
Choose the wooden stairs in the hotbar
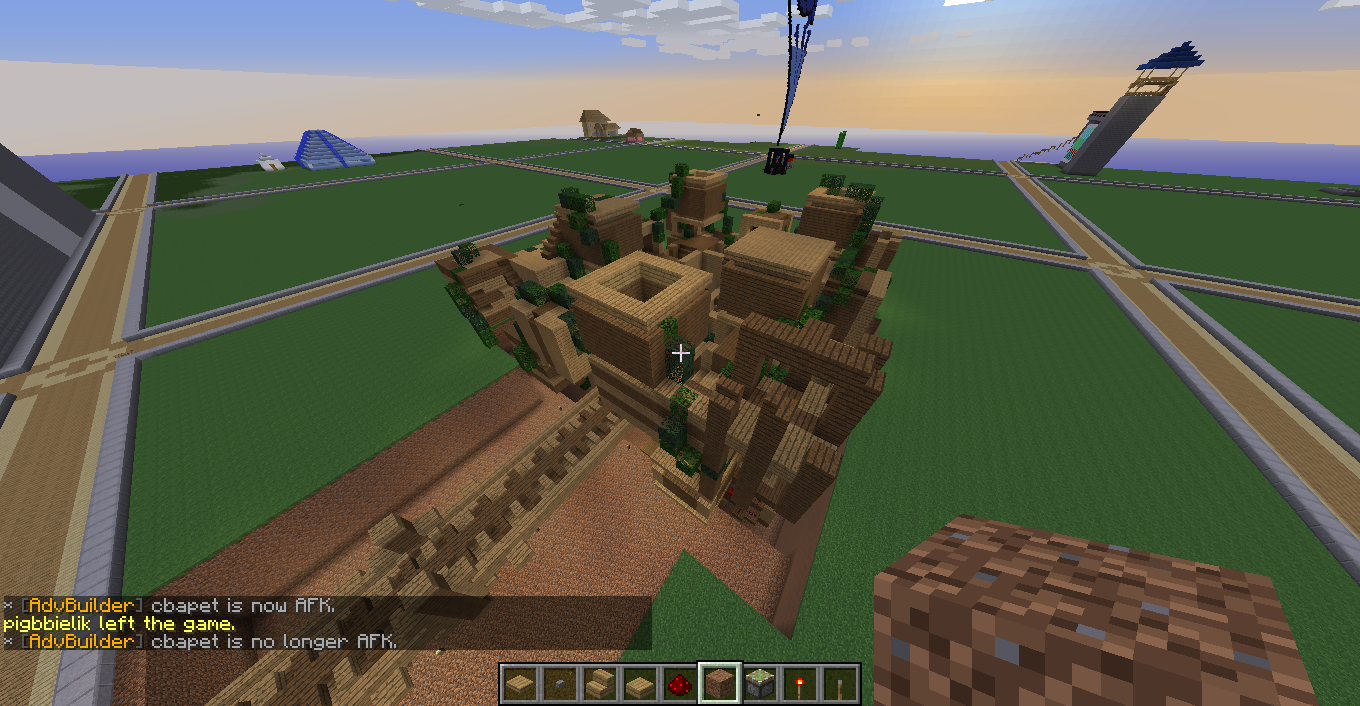click(600, 684)
